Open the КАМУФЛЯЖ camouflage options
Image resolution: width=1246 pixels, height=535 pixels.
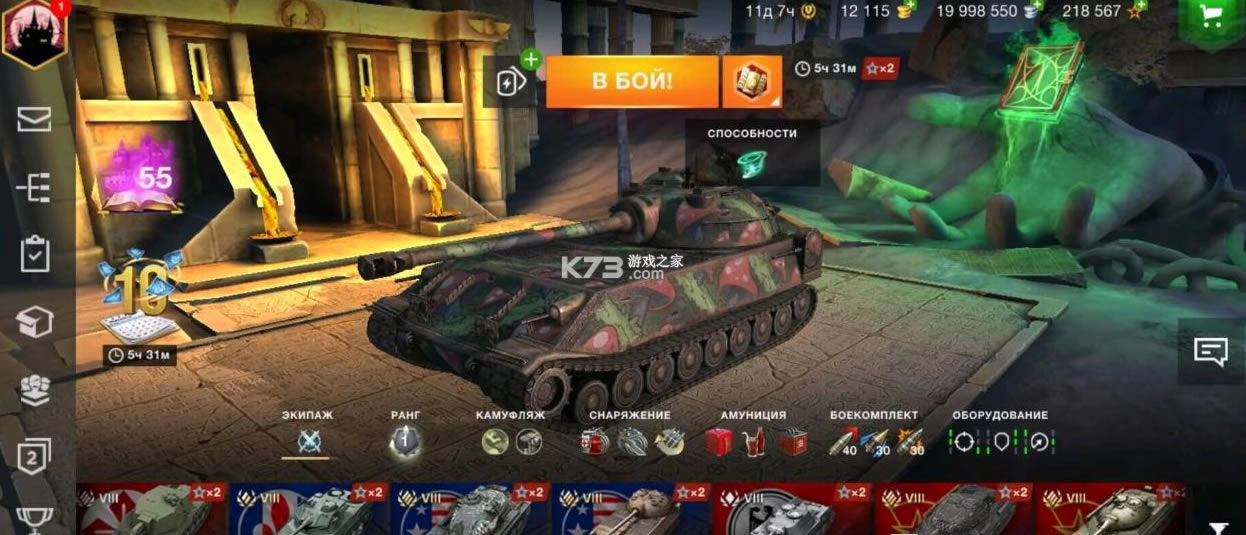coord(512,441)
